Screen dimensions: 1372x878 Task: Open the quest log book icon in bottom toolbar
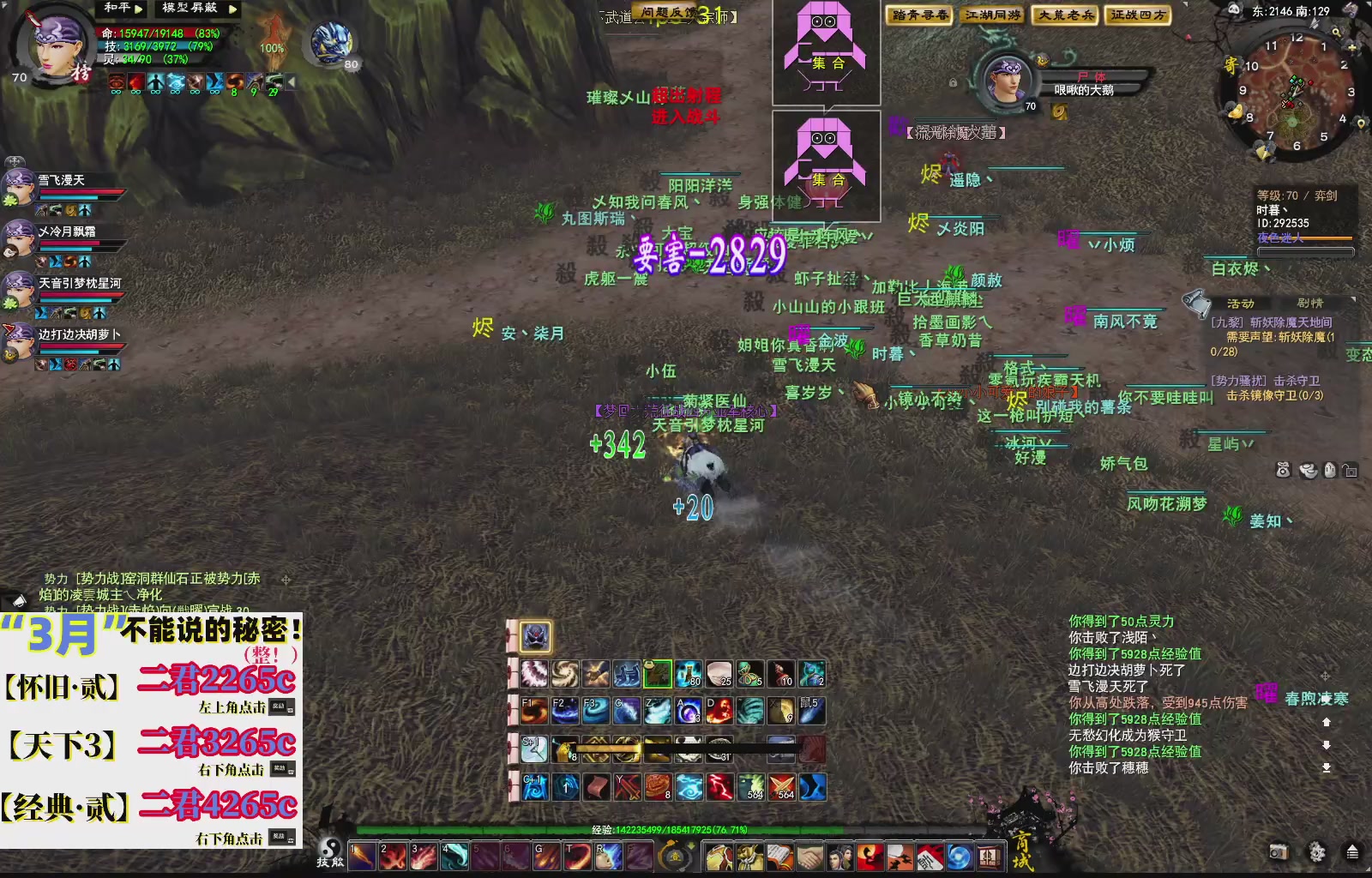pyautogui.click(x=778, y=856)
